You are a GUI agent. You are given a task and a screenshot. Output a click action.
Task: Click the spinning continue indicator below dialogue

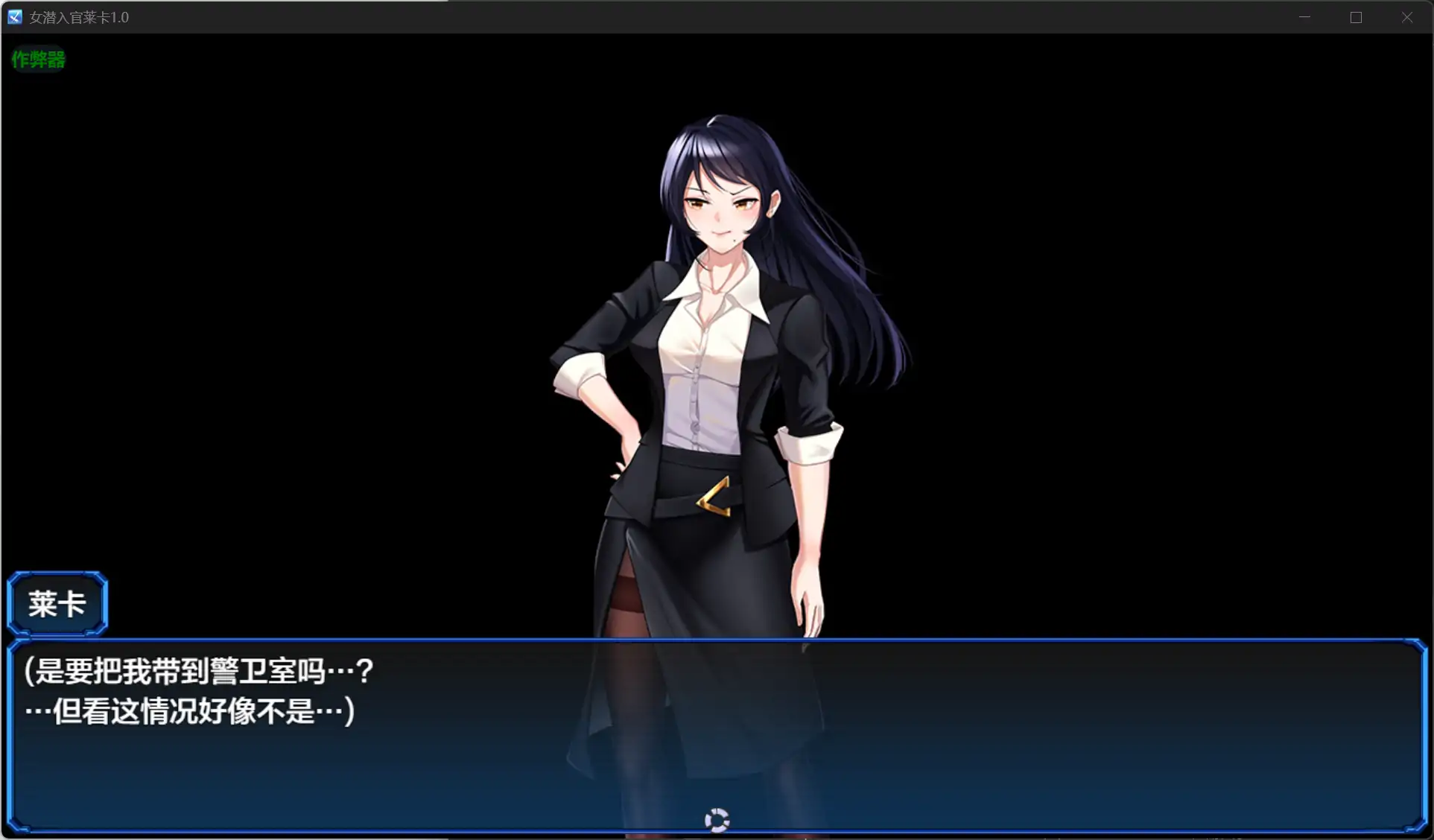(717, 819)
